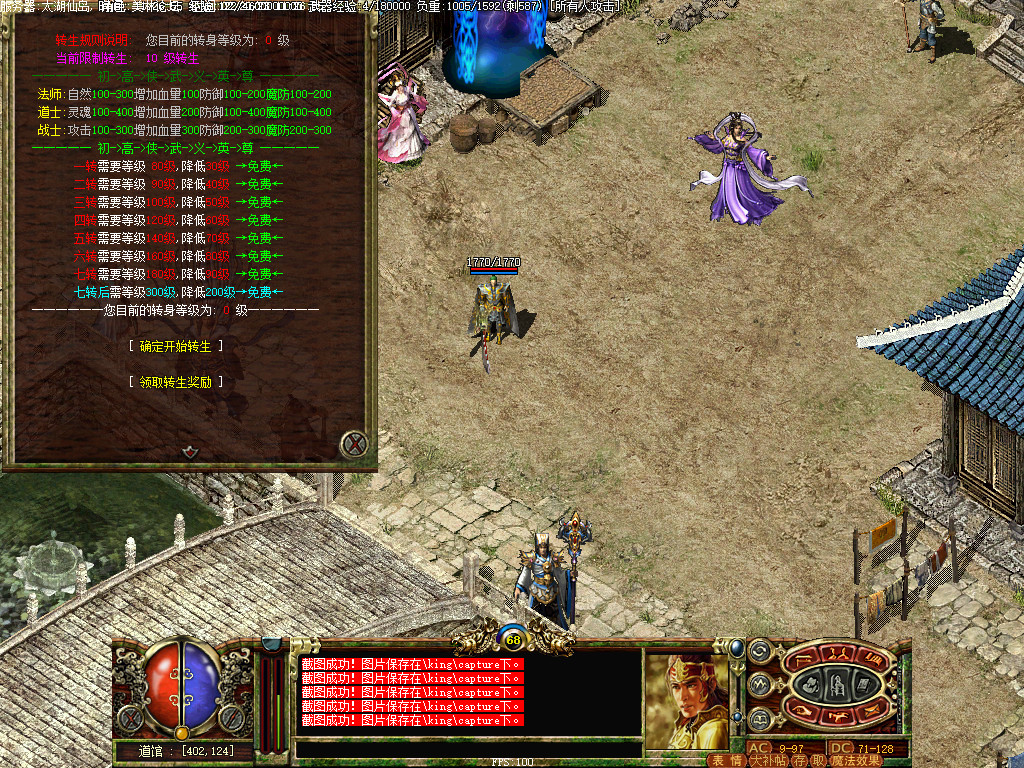Click the chat input field
Image resolution: width=1024 pixels, height=768 pixels.
tap(468, 748)
